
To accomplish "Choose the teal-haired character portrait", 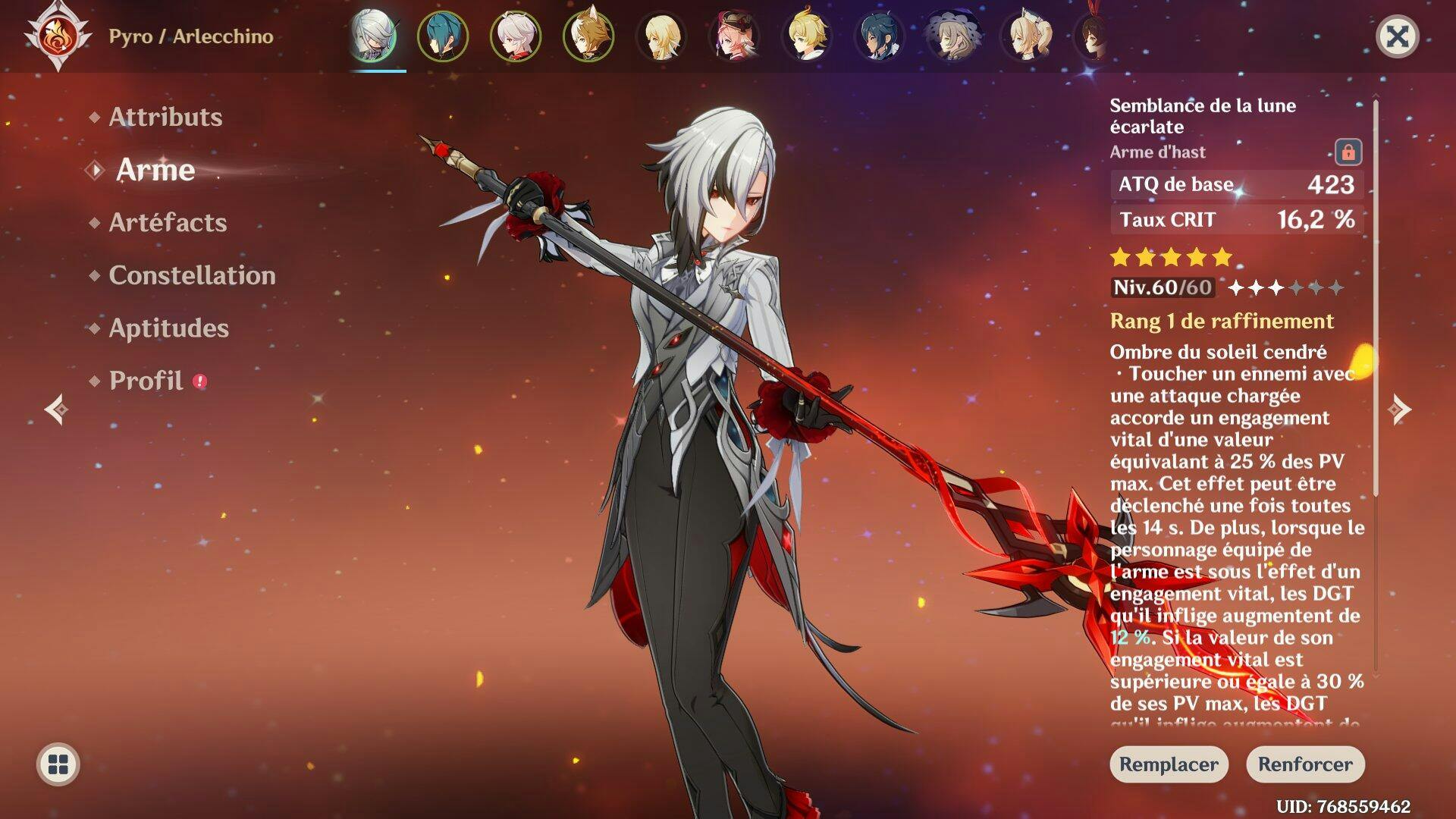I will click(x=443, y=36).
